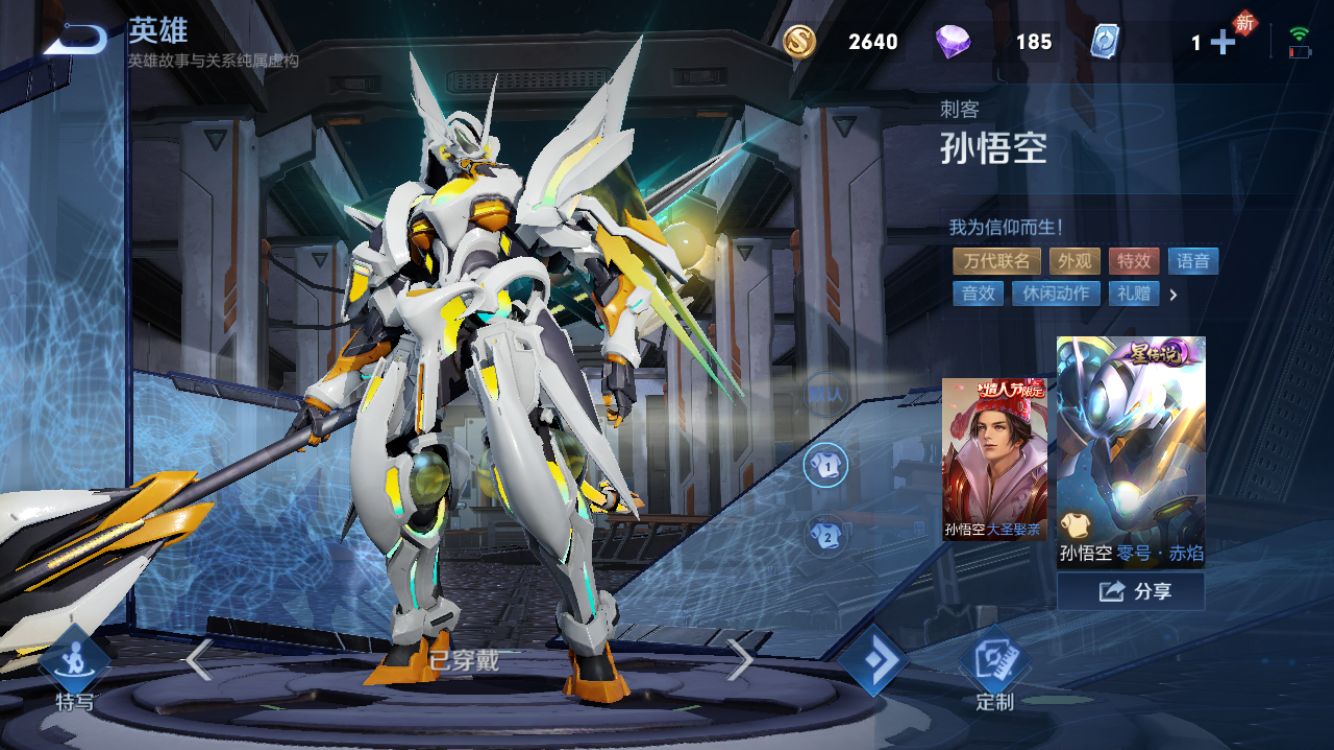Image resolution: width=1334 pixels, height=750 pixels.
Task: Show the next skin with right arrow
Action: pos(739,660)
